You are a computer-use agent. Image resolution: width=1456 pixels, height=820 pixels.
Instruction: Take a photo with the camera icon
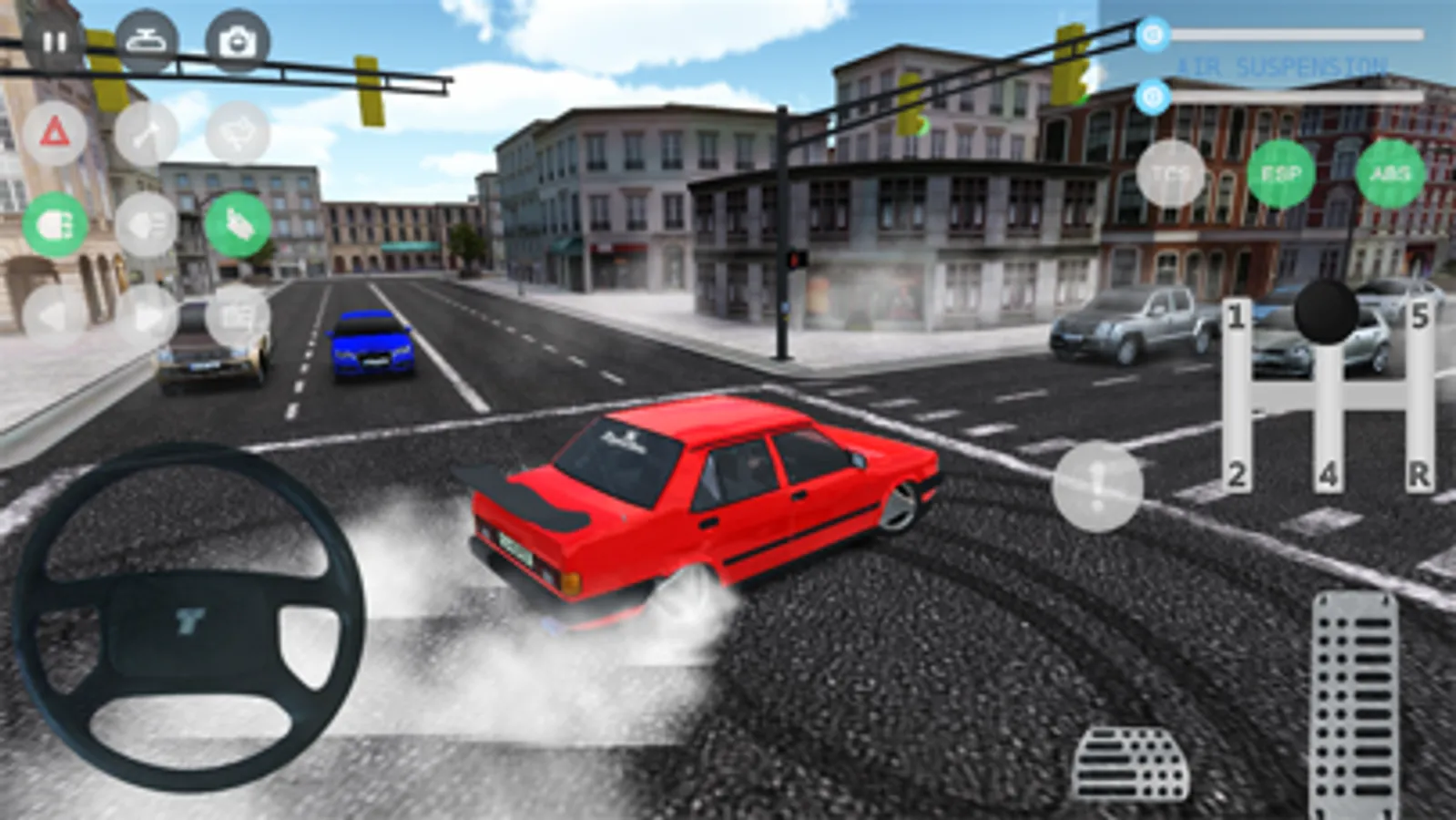tap(235, 40)
